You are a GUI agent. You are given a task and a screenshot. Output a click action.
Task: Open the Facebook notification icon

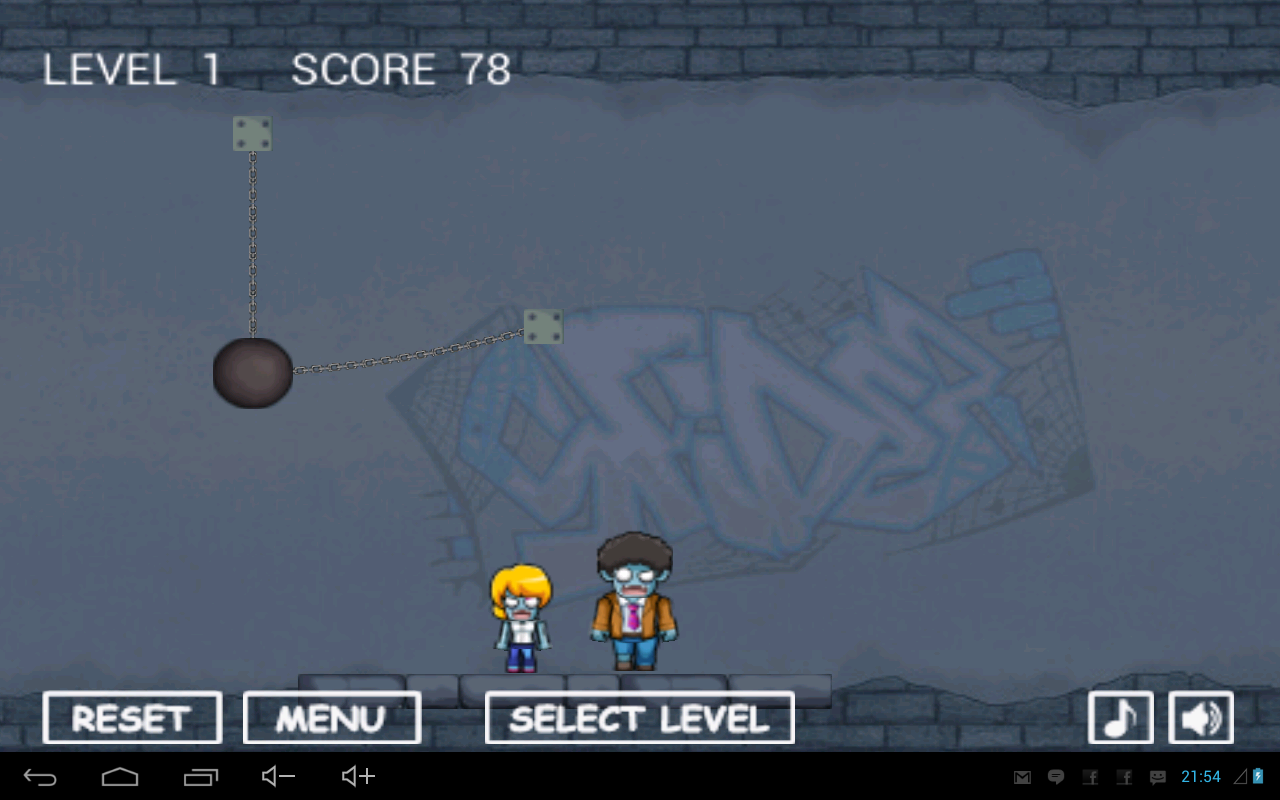[1090, 776]
